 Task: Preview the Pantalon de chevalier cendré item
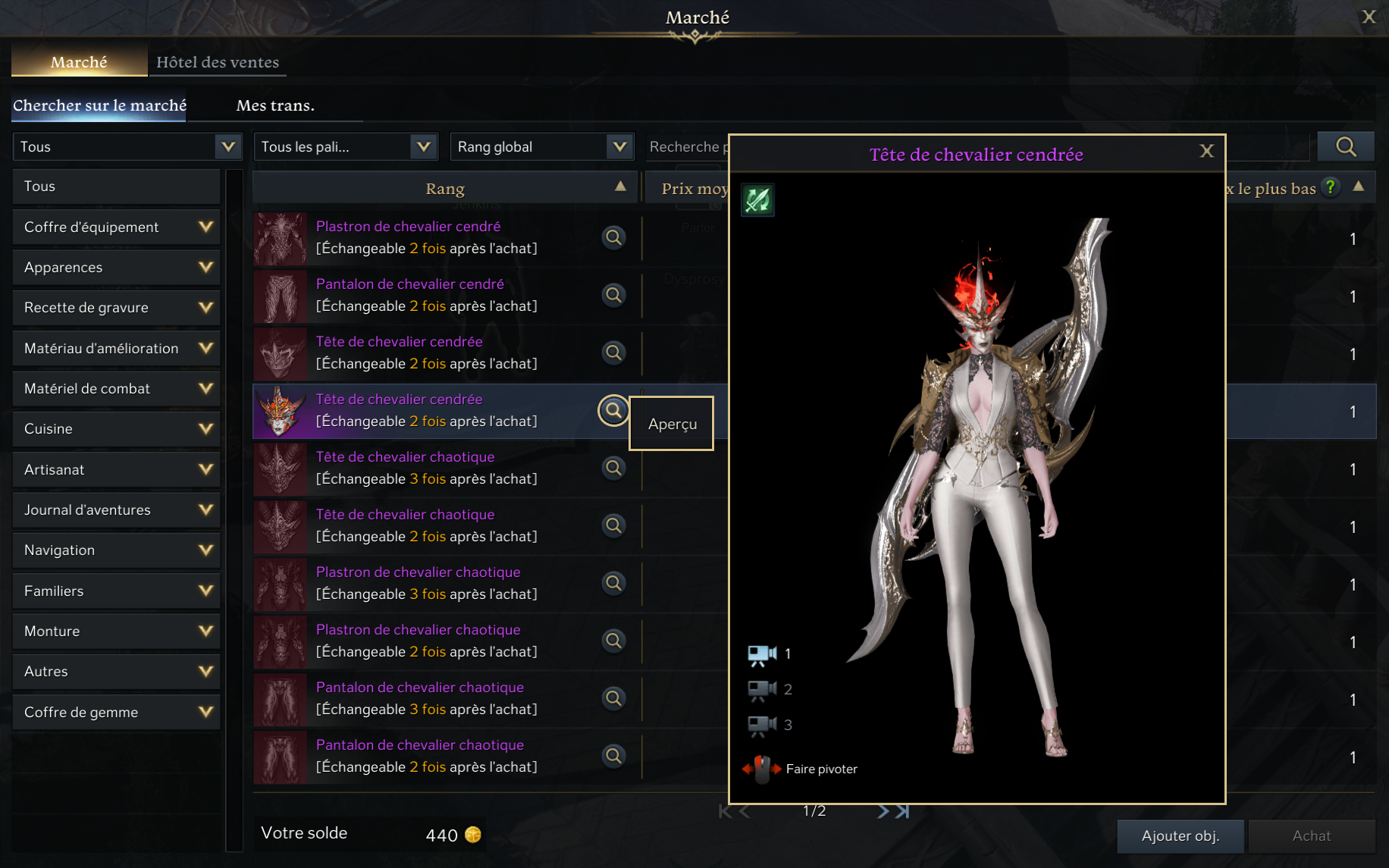pos(613,295)
